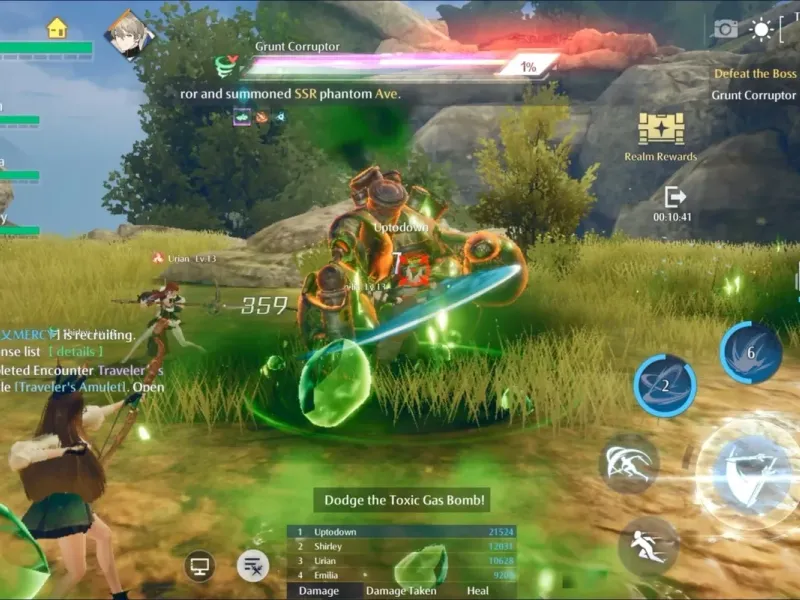
Task: Select Uptodown's row in the damage ranking
Action: [402, 532]
